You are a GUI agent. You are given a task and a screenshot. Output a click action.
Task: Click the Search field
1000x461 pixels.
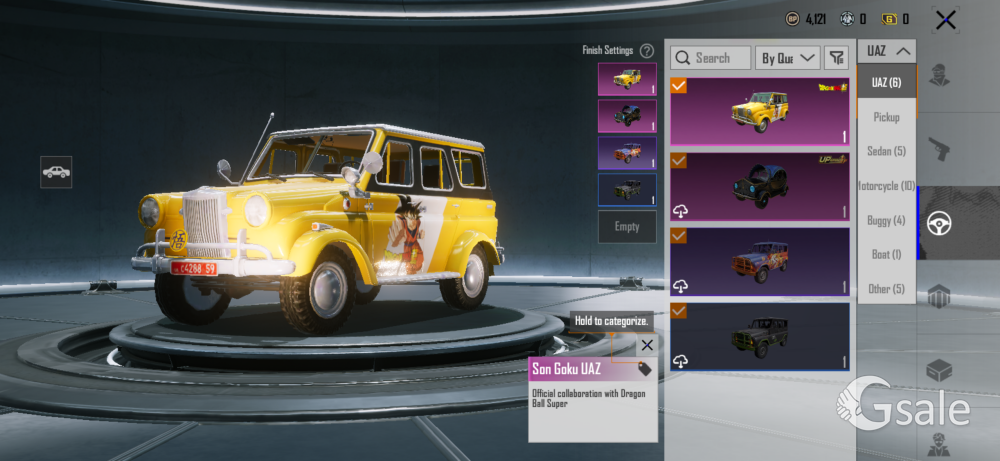pyautogui.click(x=711, y=58)
